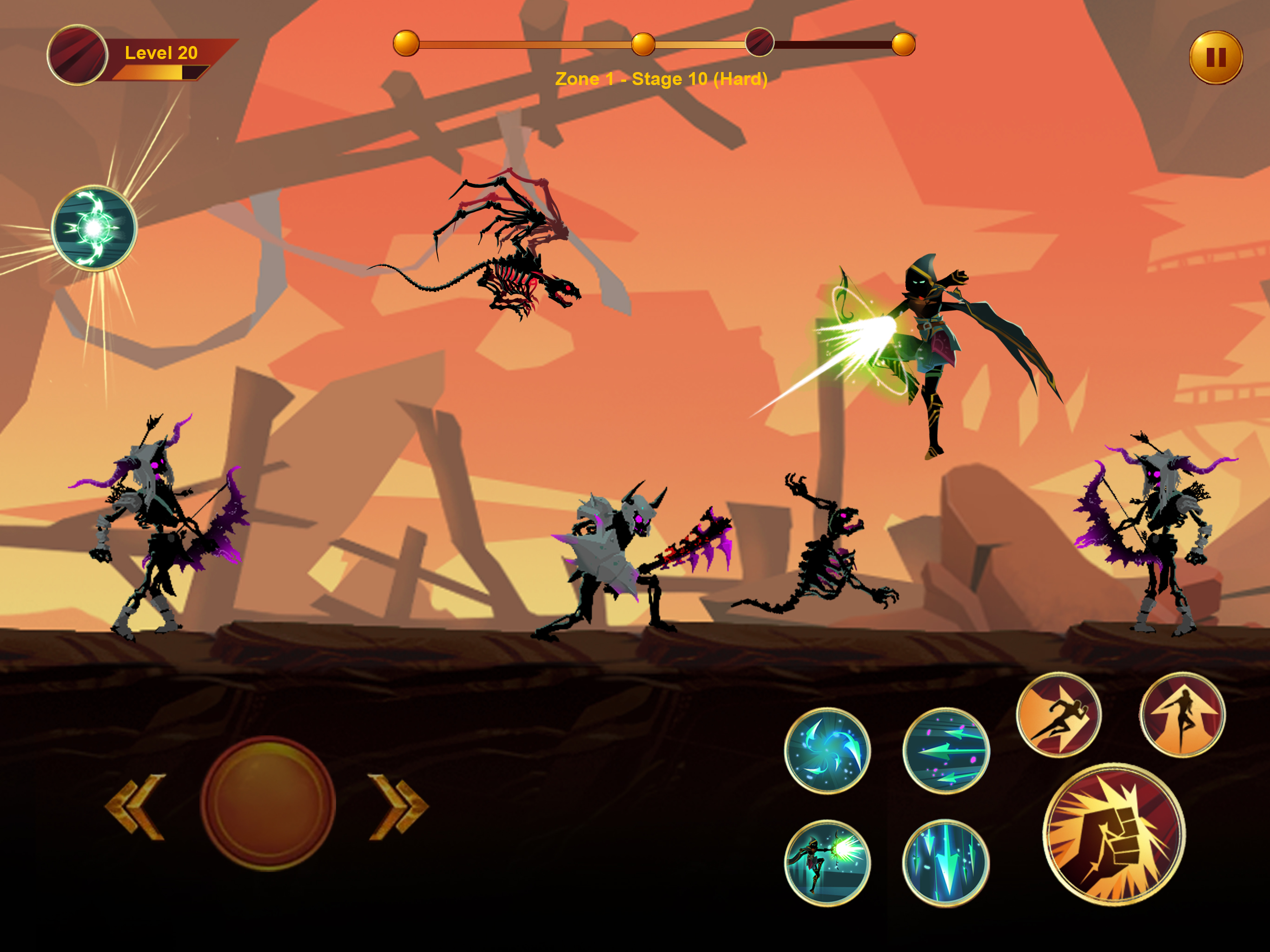Screen dimensions: 1270x952
Task: Use the triple green arrows skill
Action: [946, 750]
